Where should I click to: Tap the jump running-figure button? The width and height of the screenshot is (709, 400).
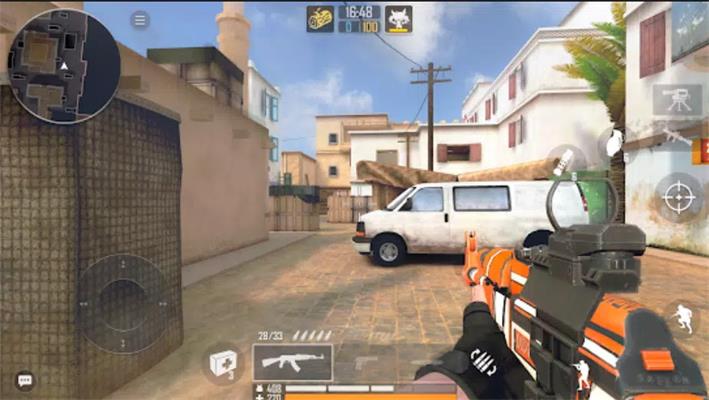[680, 318]
